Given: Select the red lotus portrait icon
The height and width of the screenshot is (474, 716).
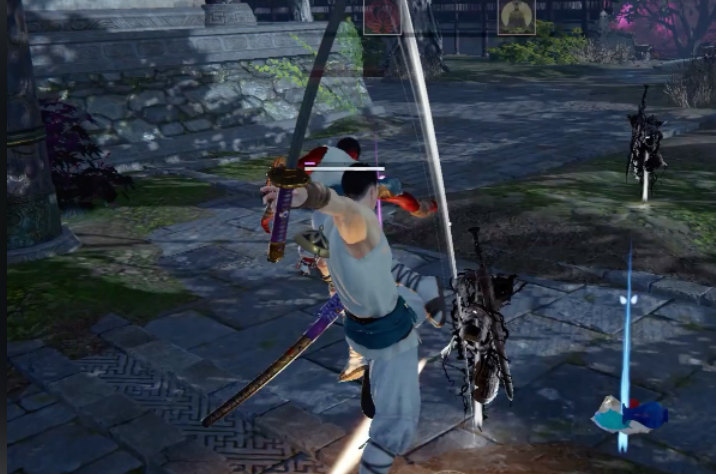Looking at the screenshot, I should (x=381, y=16).
